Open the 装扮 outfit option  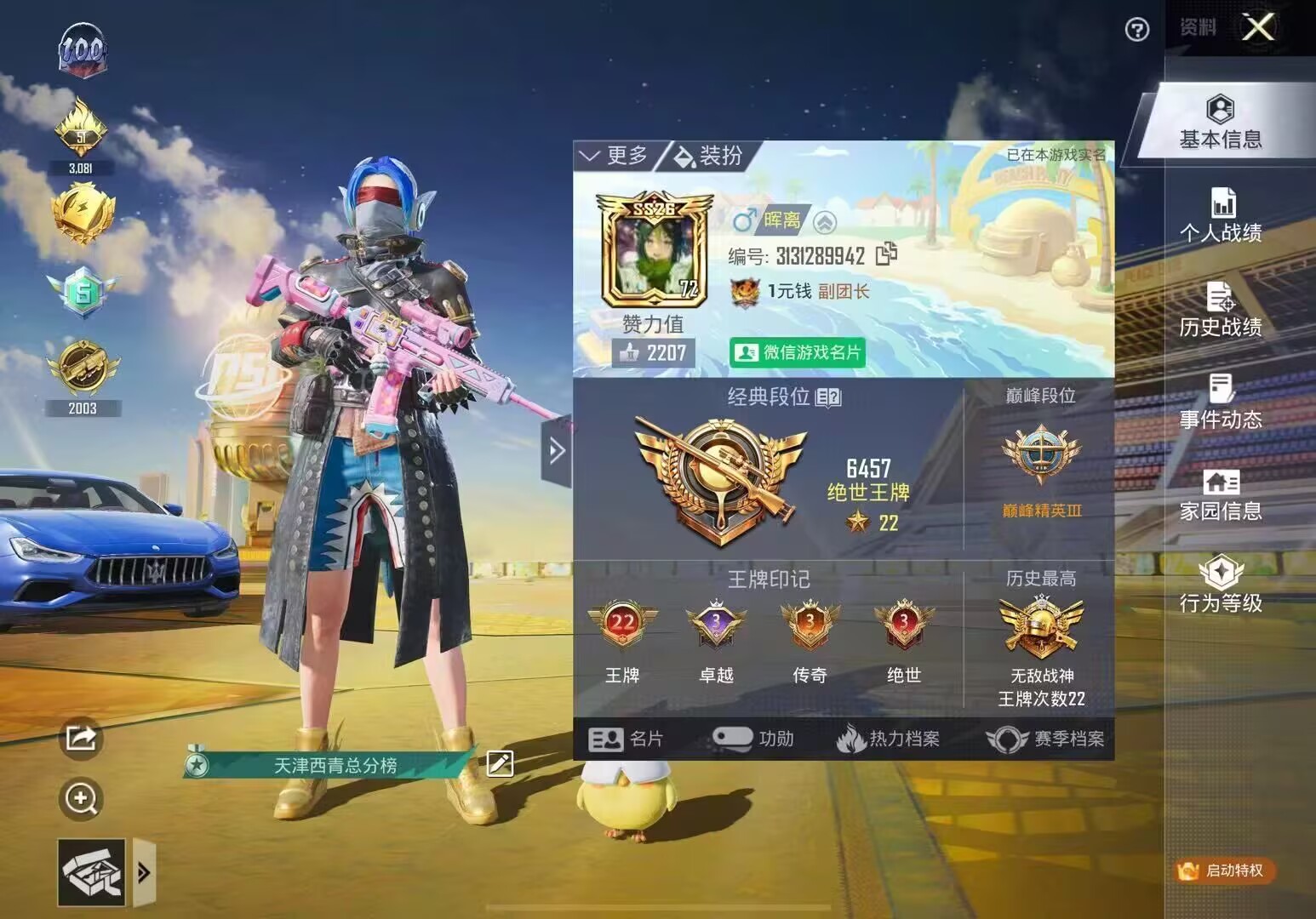coord(708,156)
